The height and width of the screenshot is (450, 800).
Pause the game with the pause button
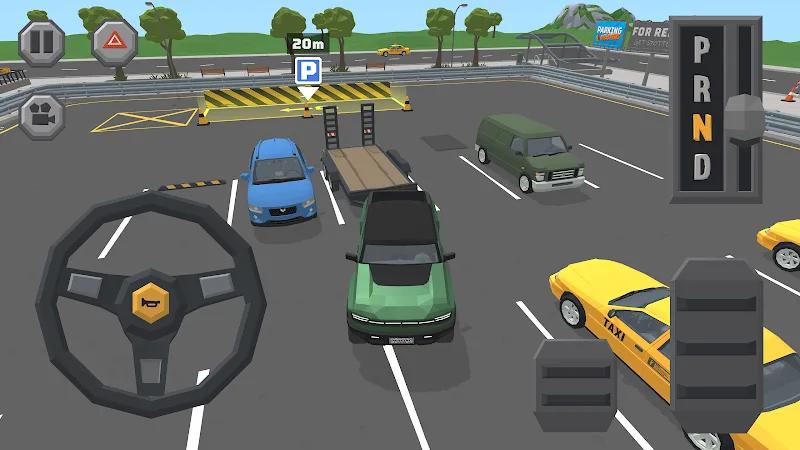pos(41,42)
